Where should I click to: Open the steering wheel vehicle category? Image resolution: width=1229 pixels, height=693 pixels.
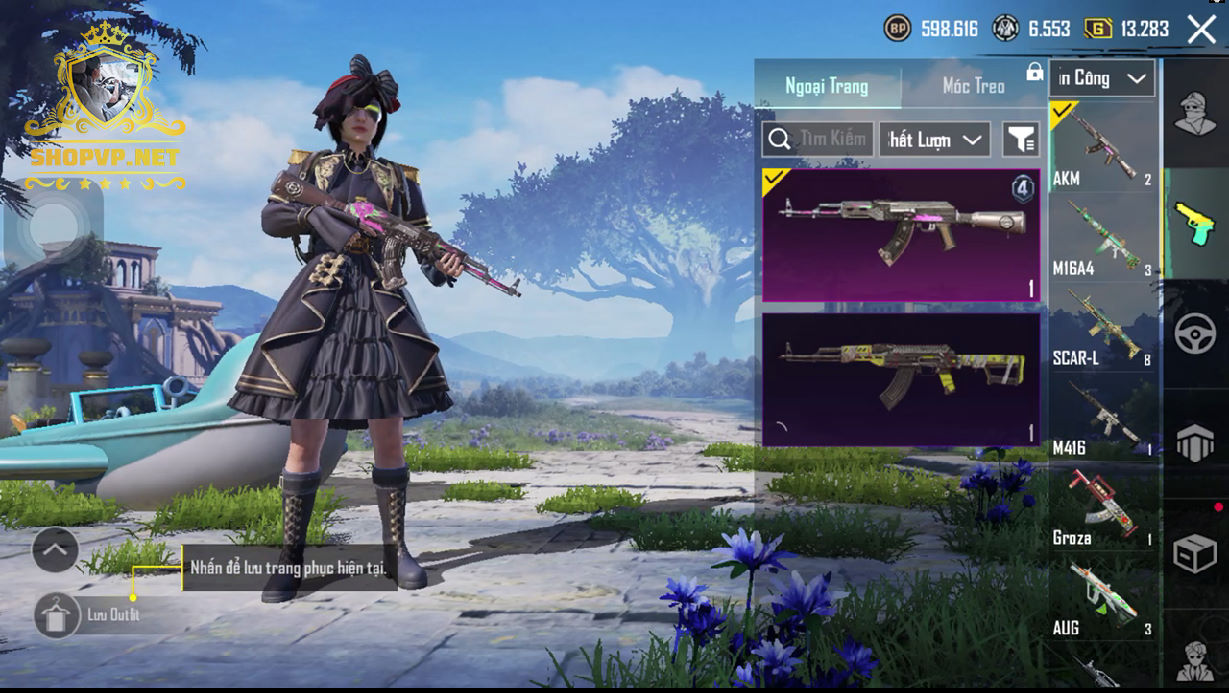pyautogui.click(x=1194, y=334)
